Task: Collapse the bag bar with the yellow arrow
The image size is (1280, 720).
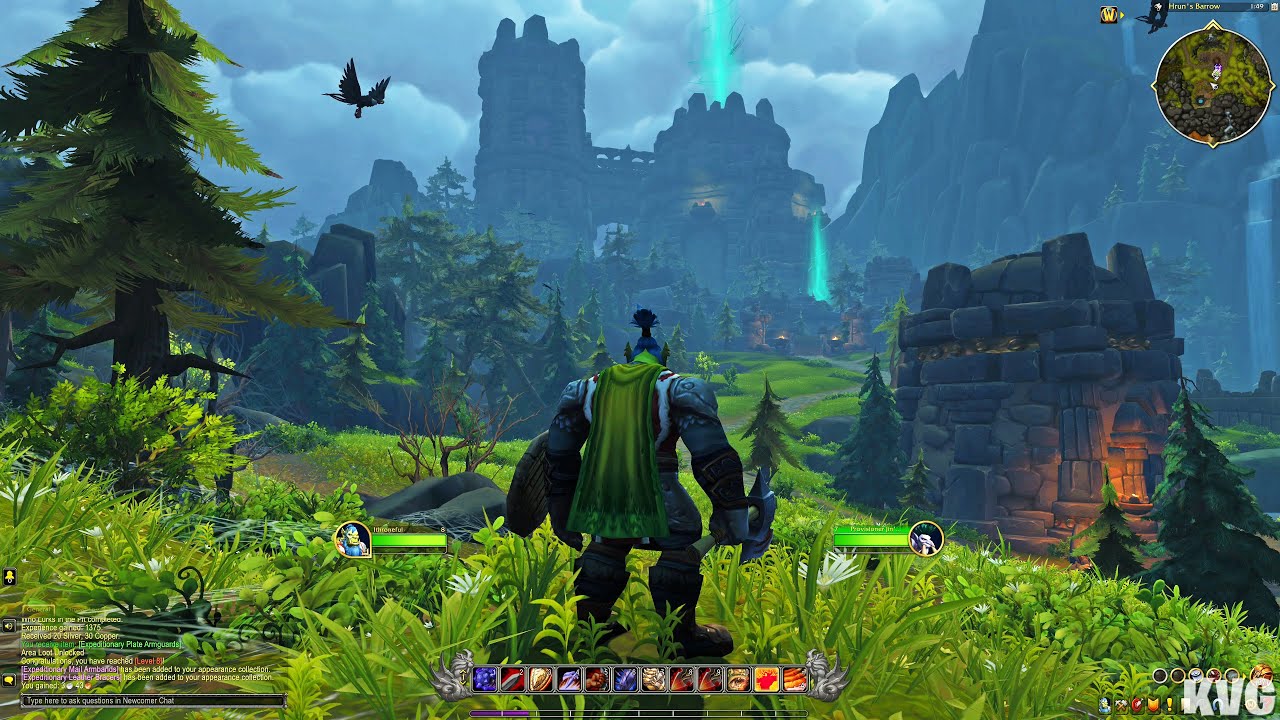Action: [1244, 676]
